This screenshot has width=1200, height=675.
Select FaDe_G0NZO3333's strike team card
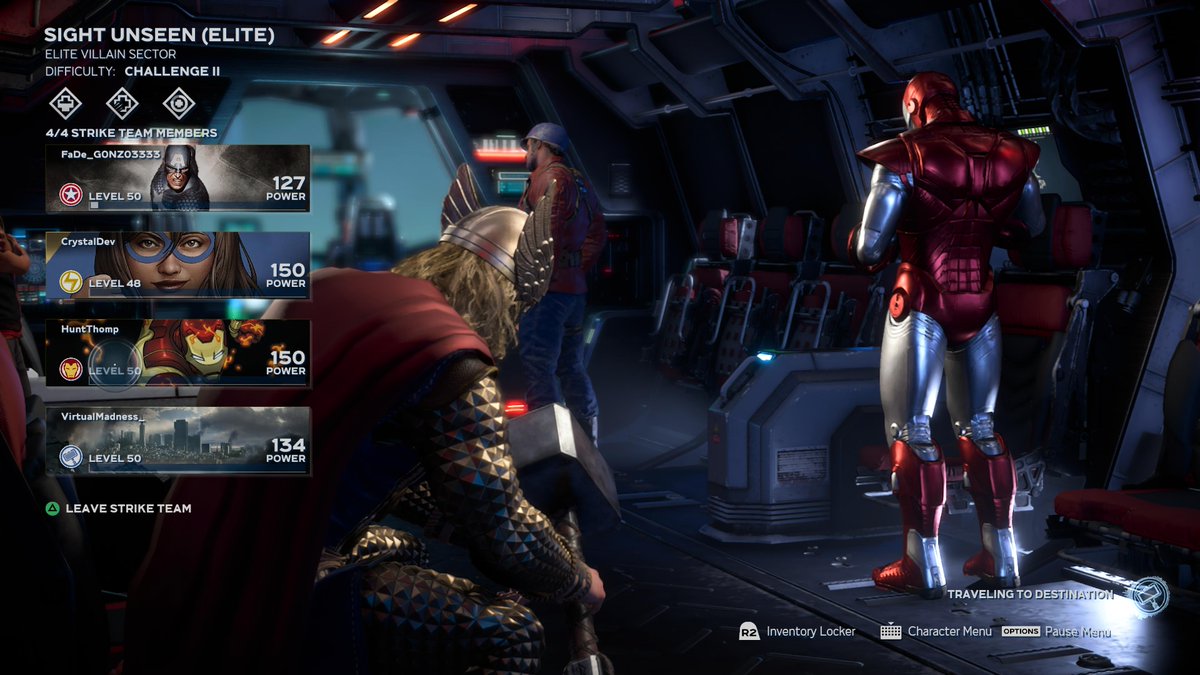(x=177, y=178)
